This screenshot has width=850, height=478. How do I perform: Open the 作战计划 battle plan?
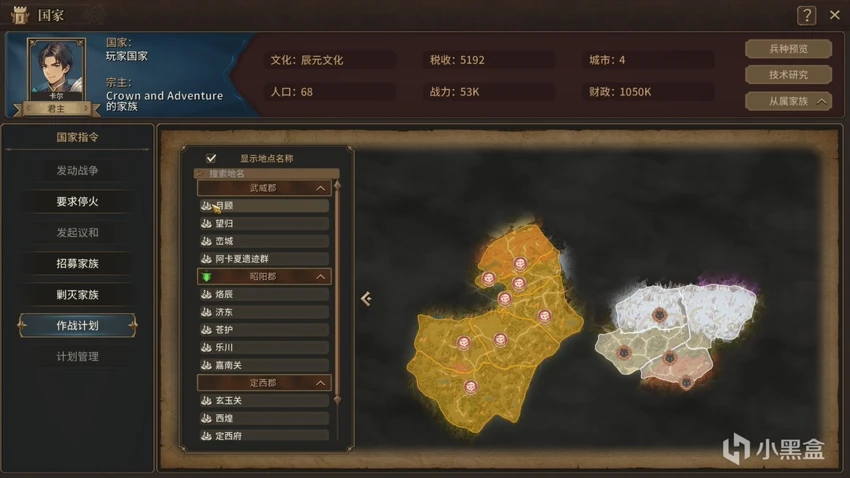77,326
